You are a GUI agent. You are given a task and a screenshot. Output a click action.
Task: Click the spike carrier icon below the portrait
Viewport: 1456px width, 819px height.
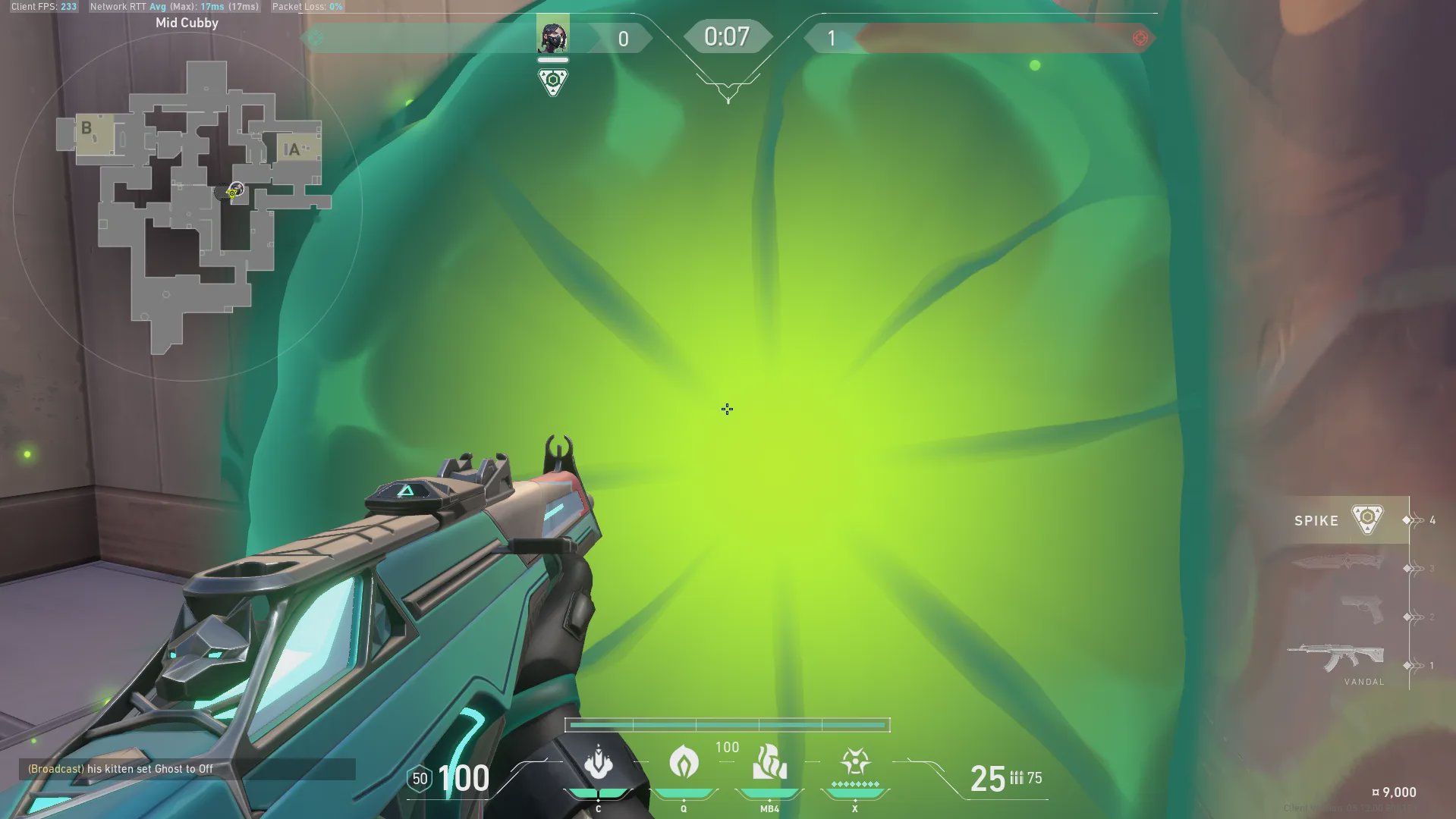pyautogui.click(x=553, y=82)
